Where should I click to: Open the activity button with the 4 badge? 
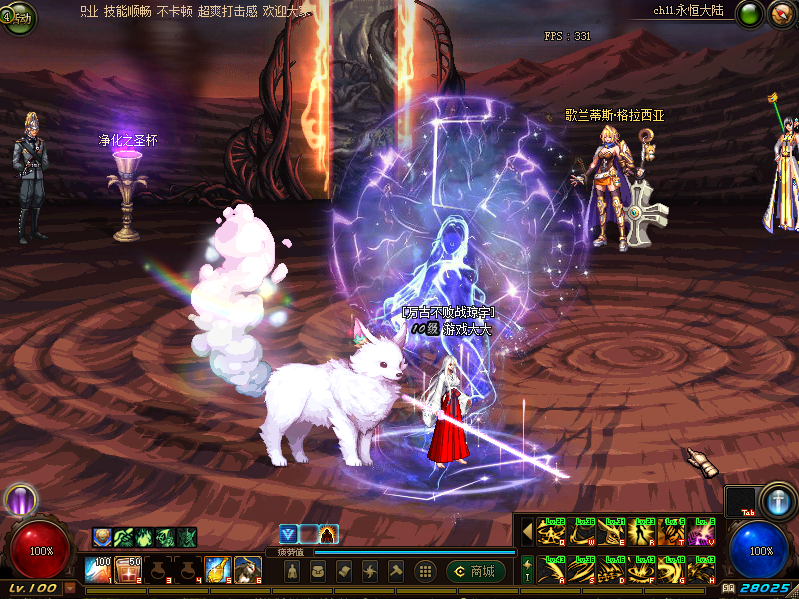pyautogui.click(x=13, y=17)
